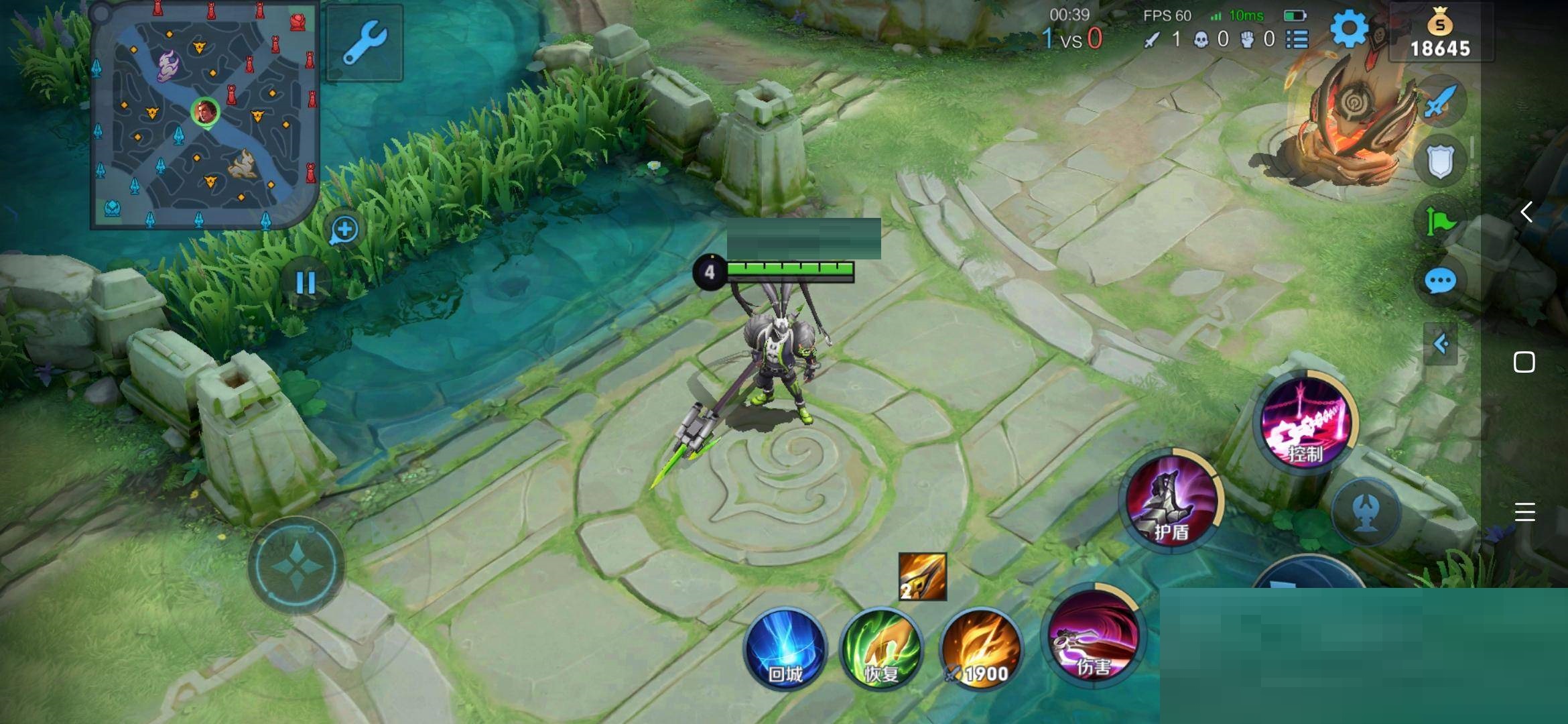Open the minimap
The width and height of the screenshot is (1568, 724).
(204, 115)
